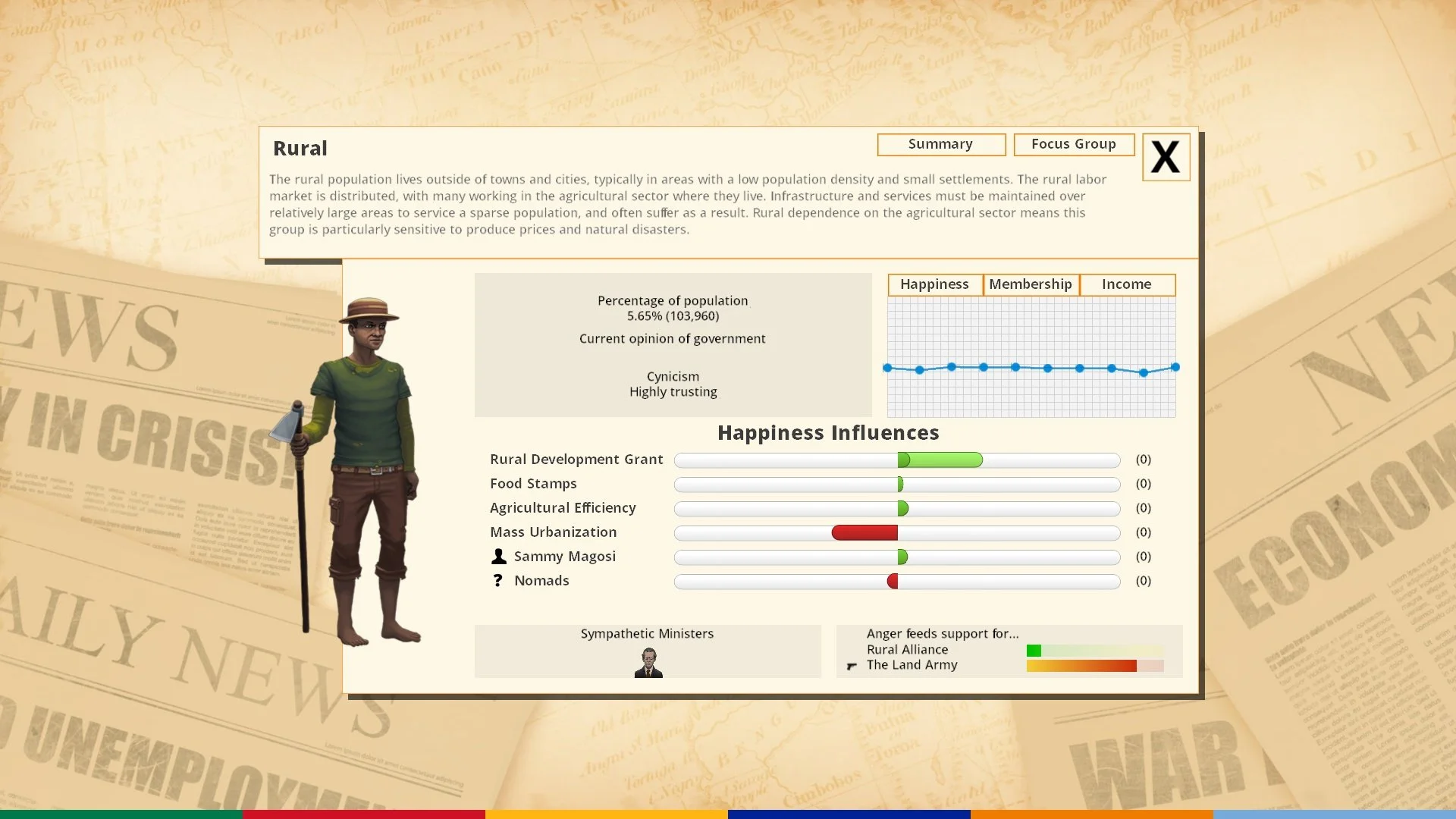Viewport: 1456px width, 819px height.
Task: Click the question mark icon next to Nomads
Action: 498,580
